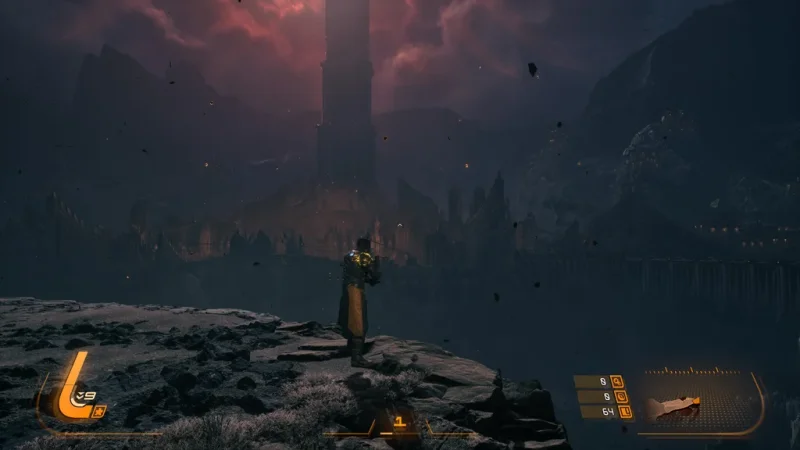The width and height of the screenshot is (800, 450).
Task: Click the small orange star icon
Action: coord(99,411)
